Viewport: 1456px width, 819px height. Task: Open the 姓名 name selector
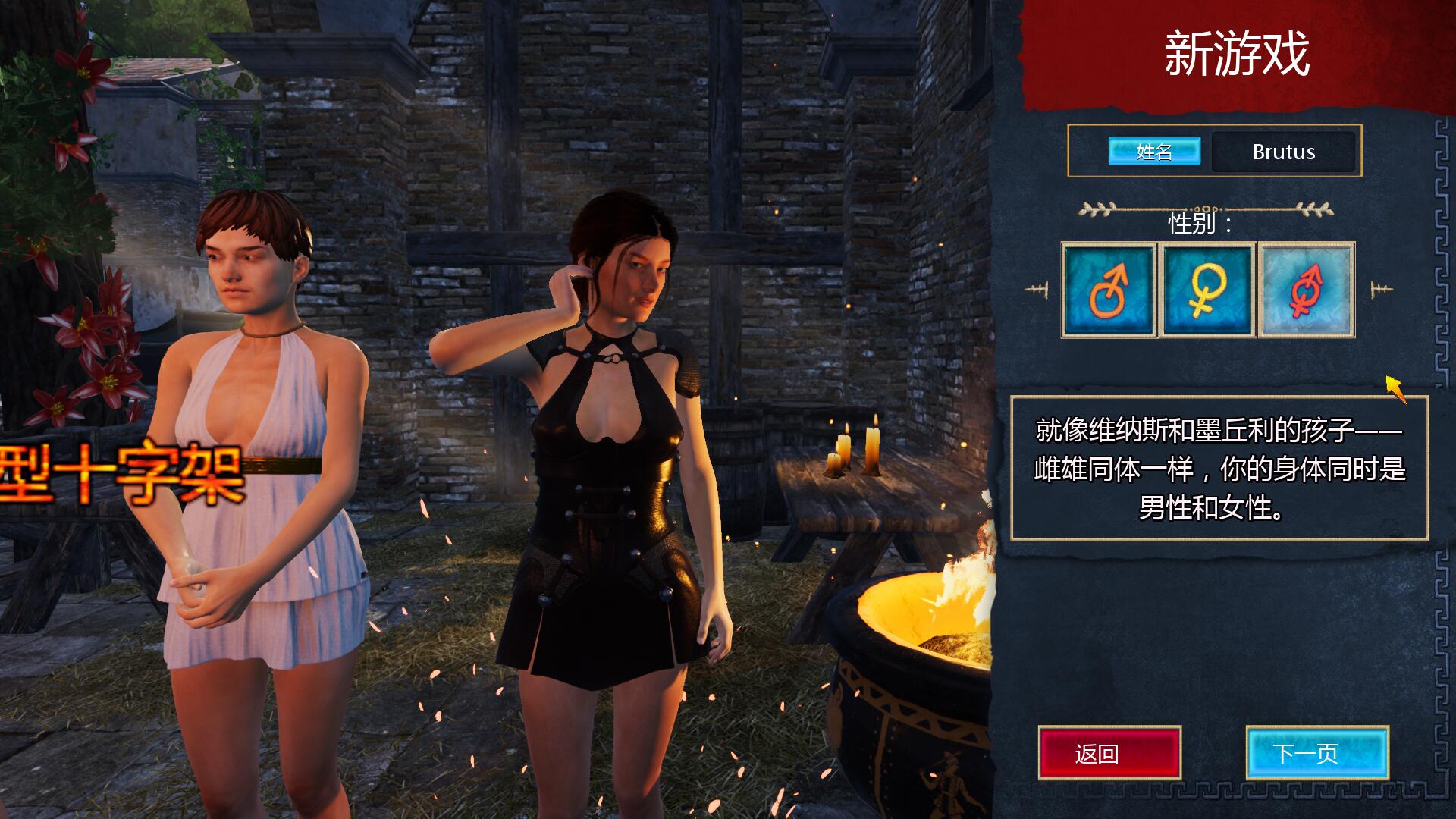pyautogui.click(x=1154, y=152)
